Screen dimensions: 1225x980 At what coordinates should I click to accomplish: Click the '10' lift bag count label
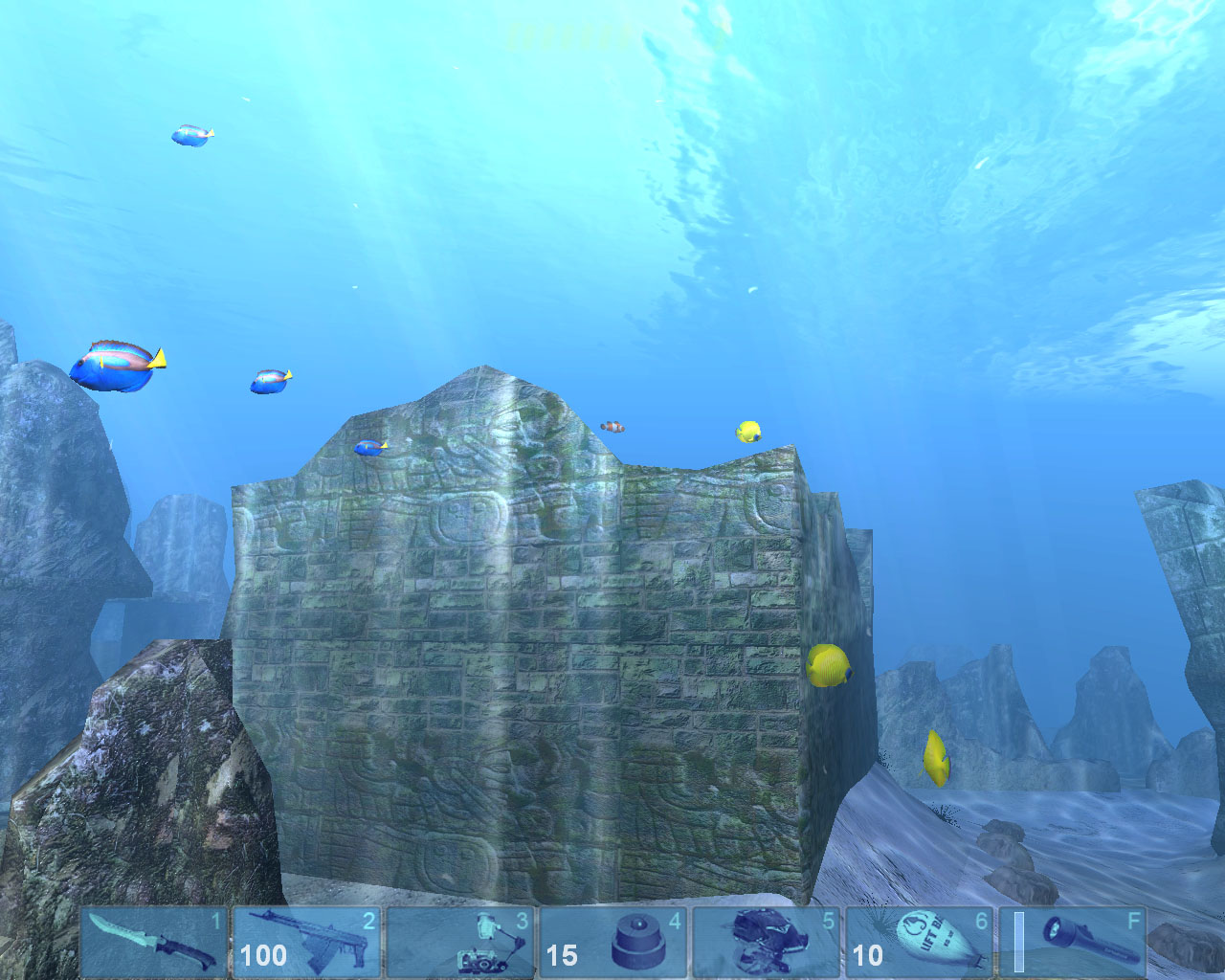click(x=867, y=956)
